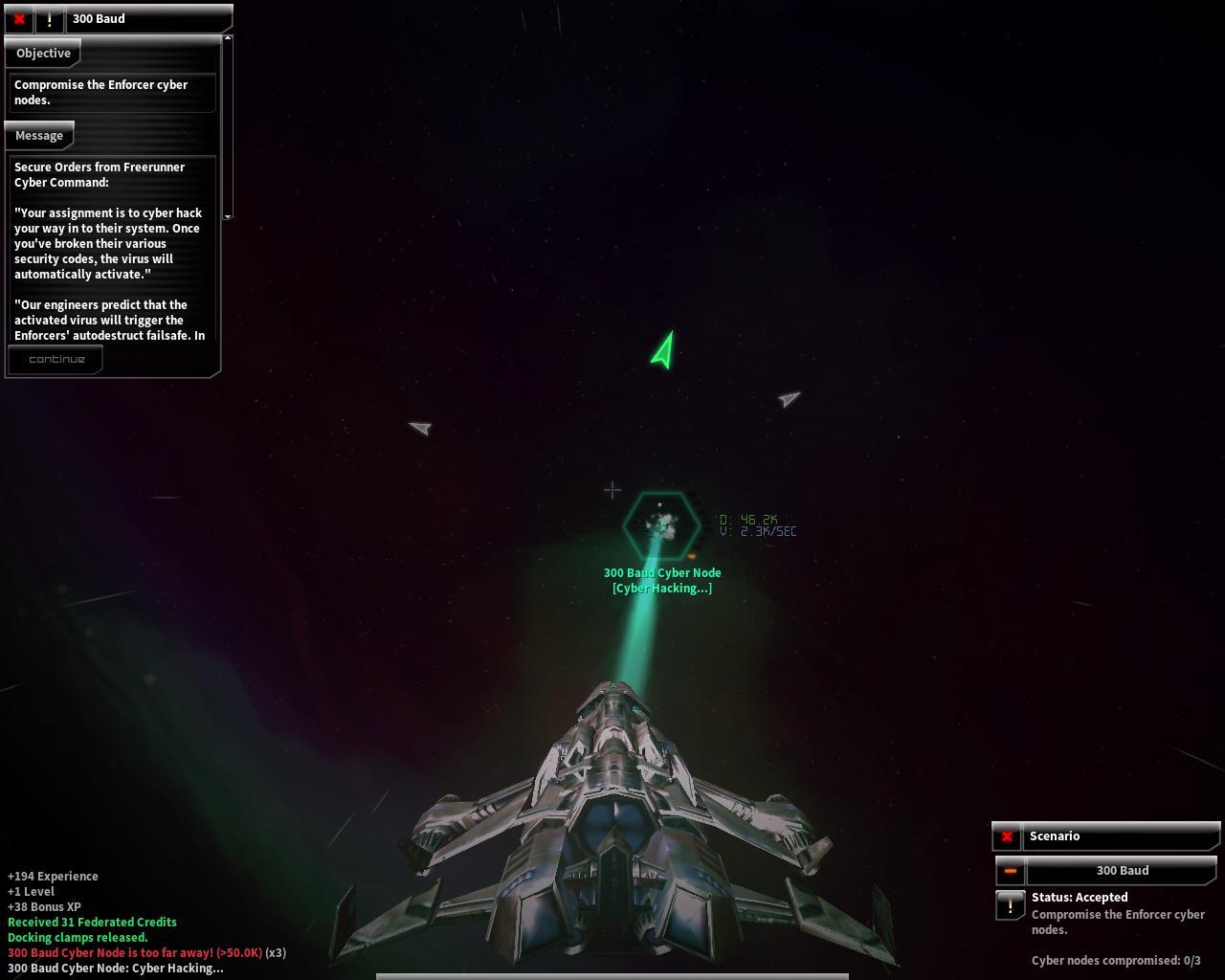The height and width of the screenshot is (980, 1225).
Task: Select the Objective section header
Action: pyautogui.click(x=43, y=54)
